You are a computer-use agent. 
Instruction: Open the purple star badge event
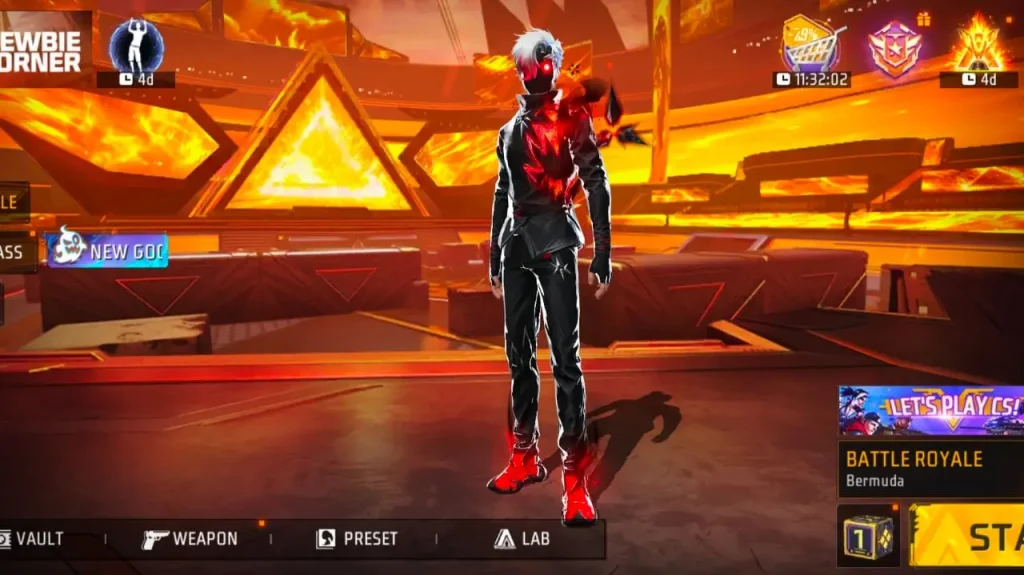[894, 47]
